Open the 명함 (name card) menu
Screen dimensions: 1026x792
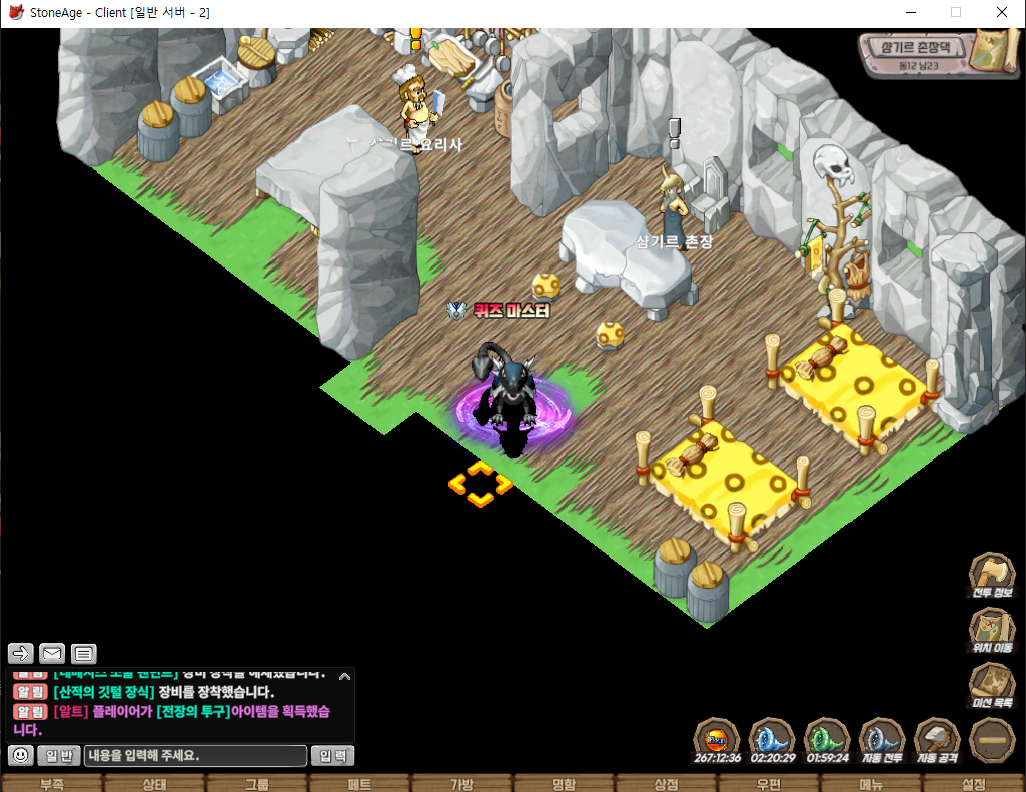(x=564, y=784)
